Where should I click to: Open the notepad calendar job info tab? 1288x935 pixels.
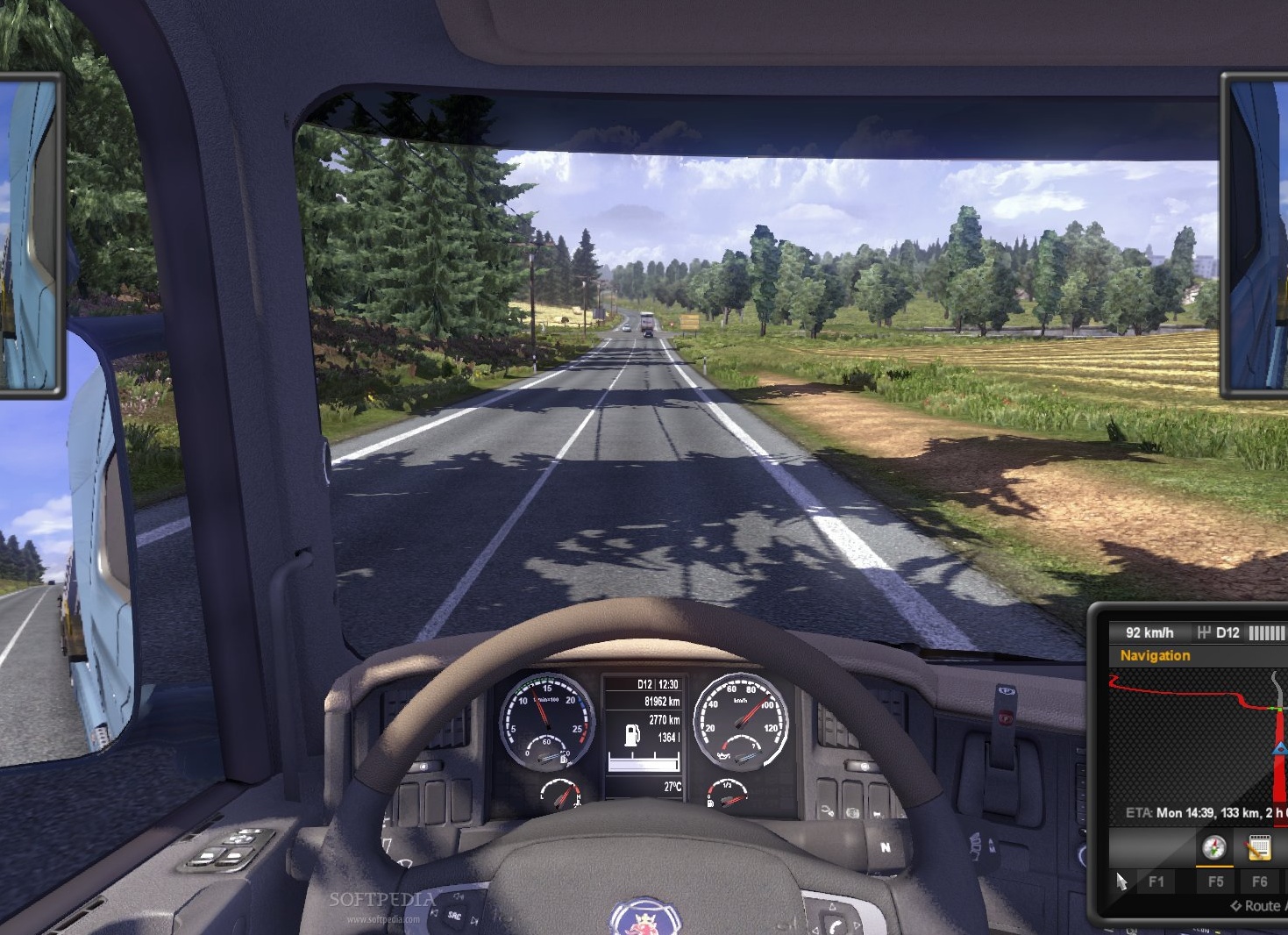[1258, 847]
